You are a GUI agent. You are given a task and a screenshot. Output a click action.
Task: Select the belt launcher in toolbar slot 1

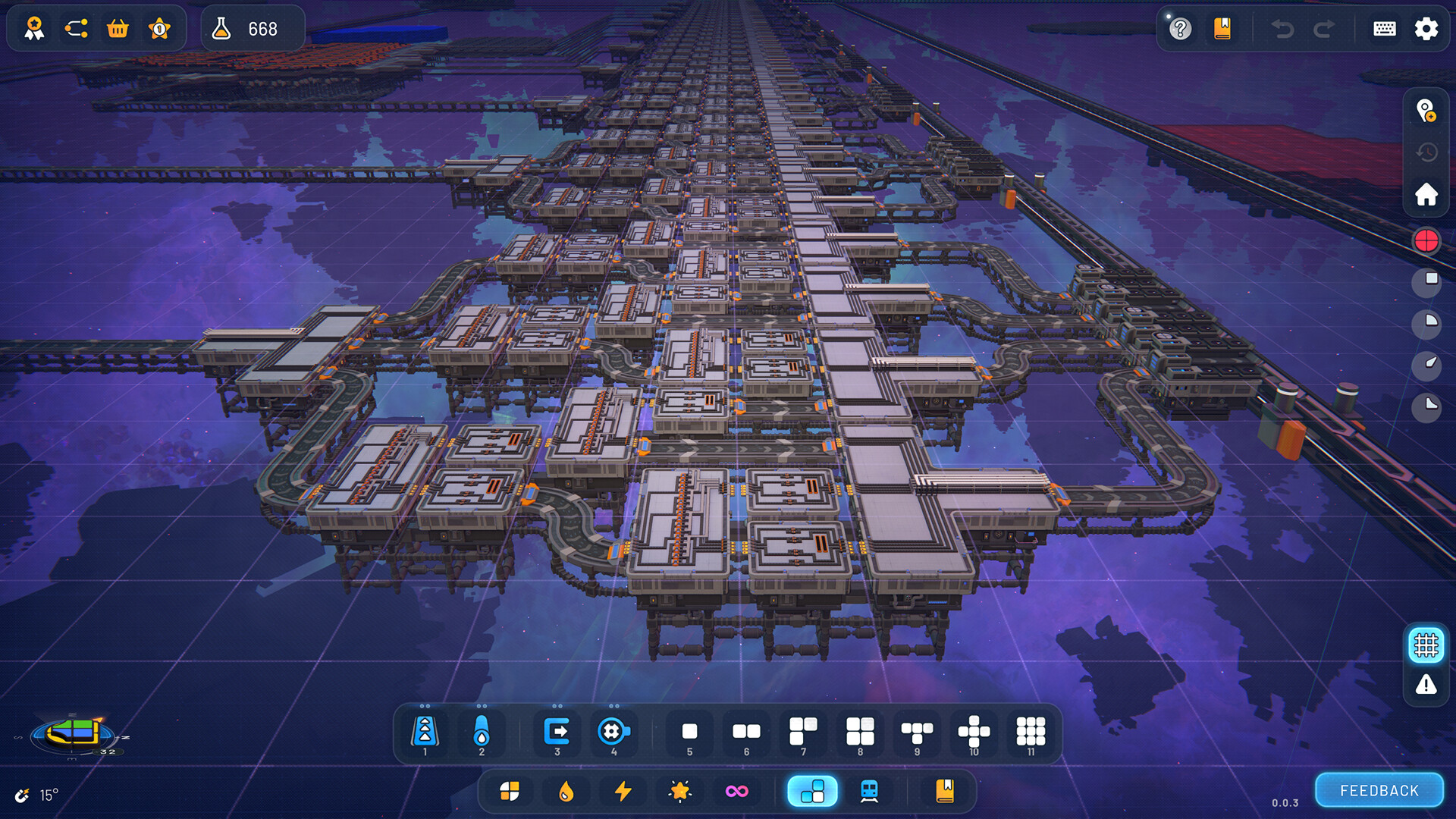pos(426,732)
